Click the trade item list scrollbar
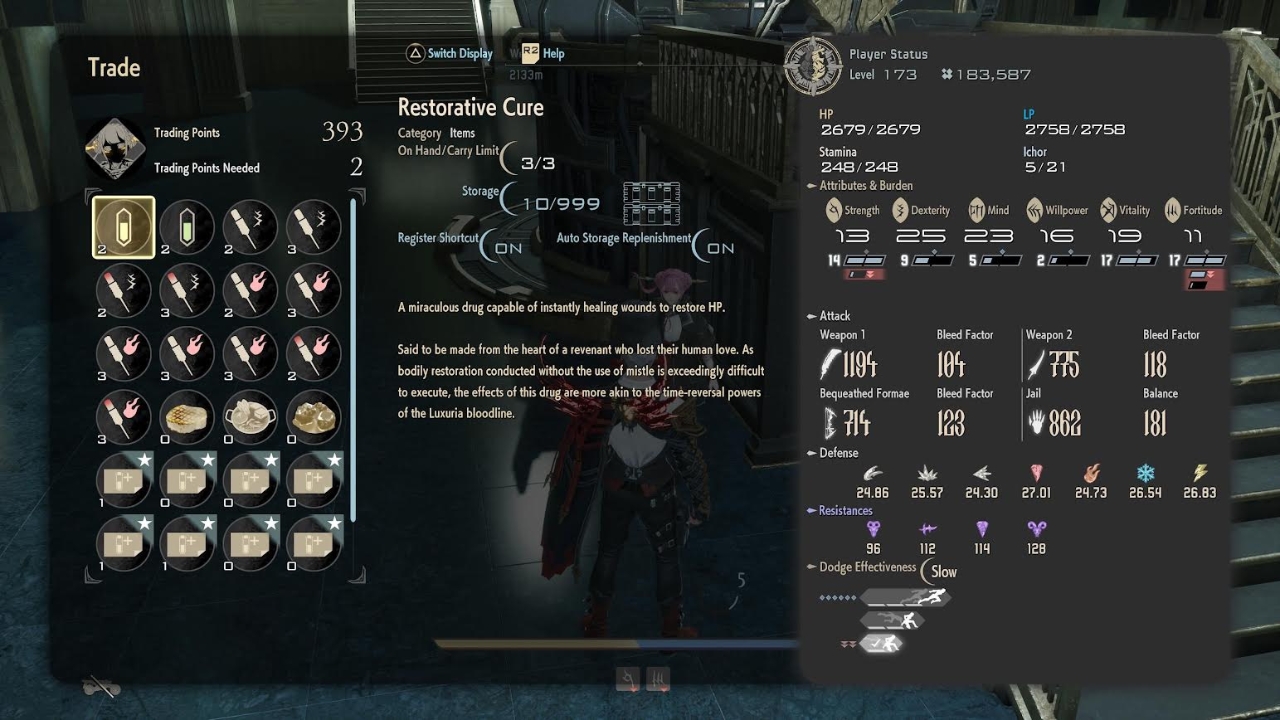 pos(352,360)
